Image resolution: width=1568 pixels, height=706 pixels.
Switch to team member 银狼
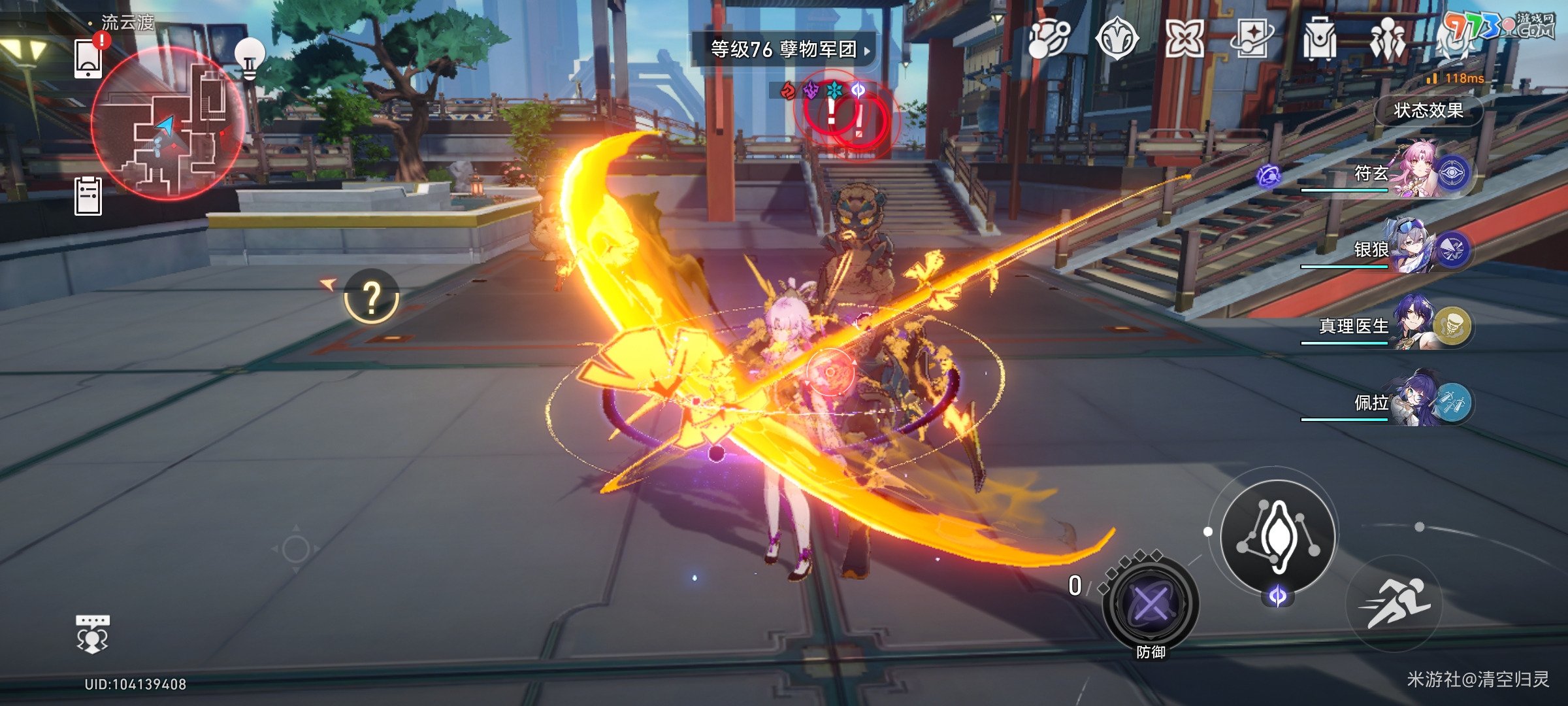(1411, 249)
